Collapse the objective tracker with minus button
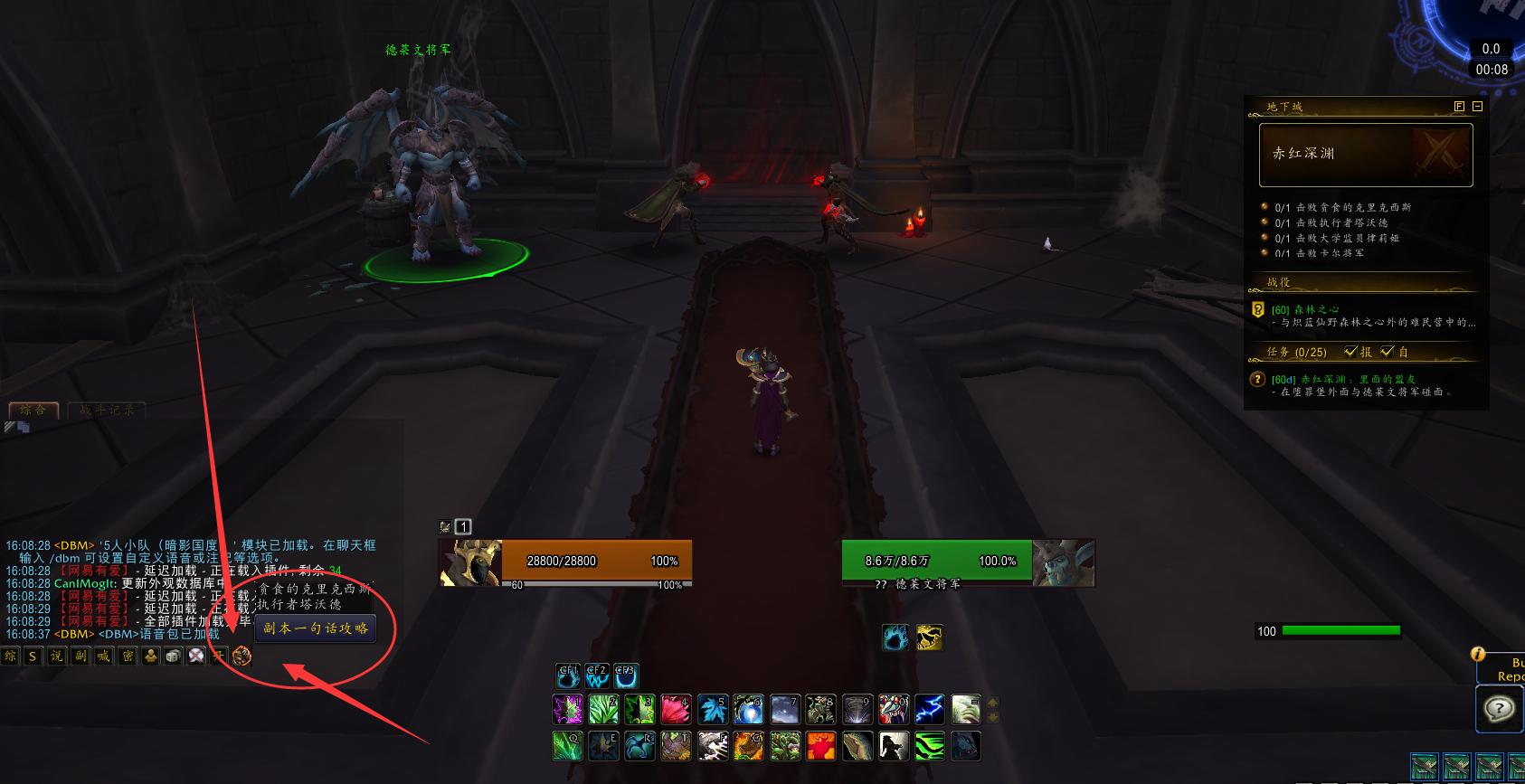Screen dimensions: 1525x784 coord(1477,107)
